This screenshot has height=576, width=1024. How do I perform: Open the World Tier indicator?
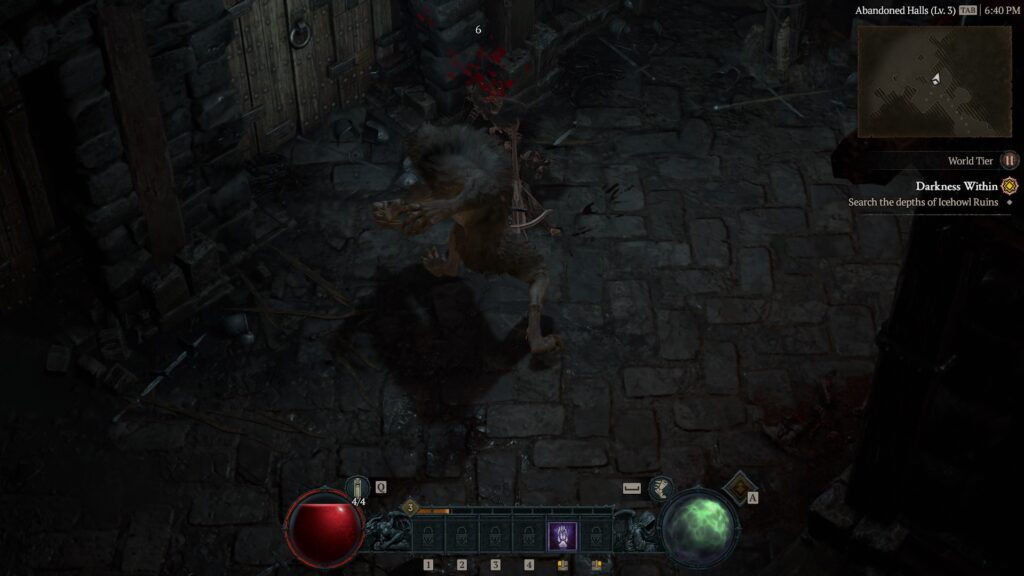[1010, 160]
